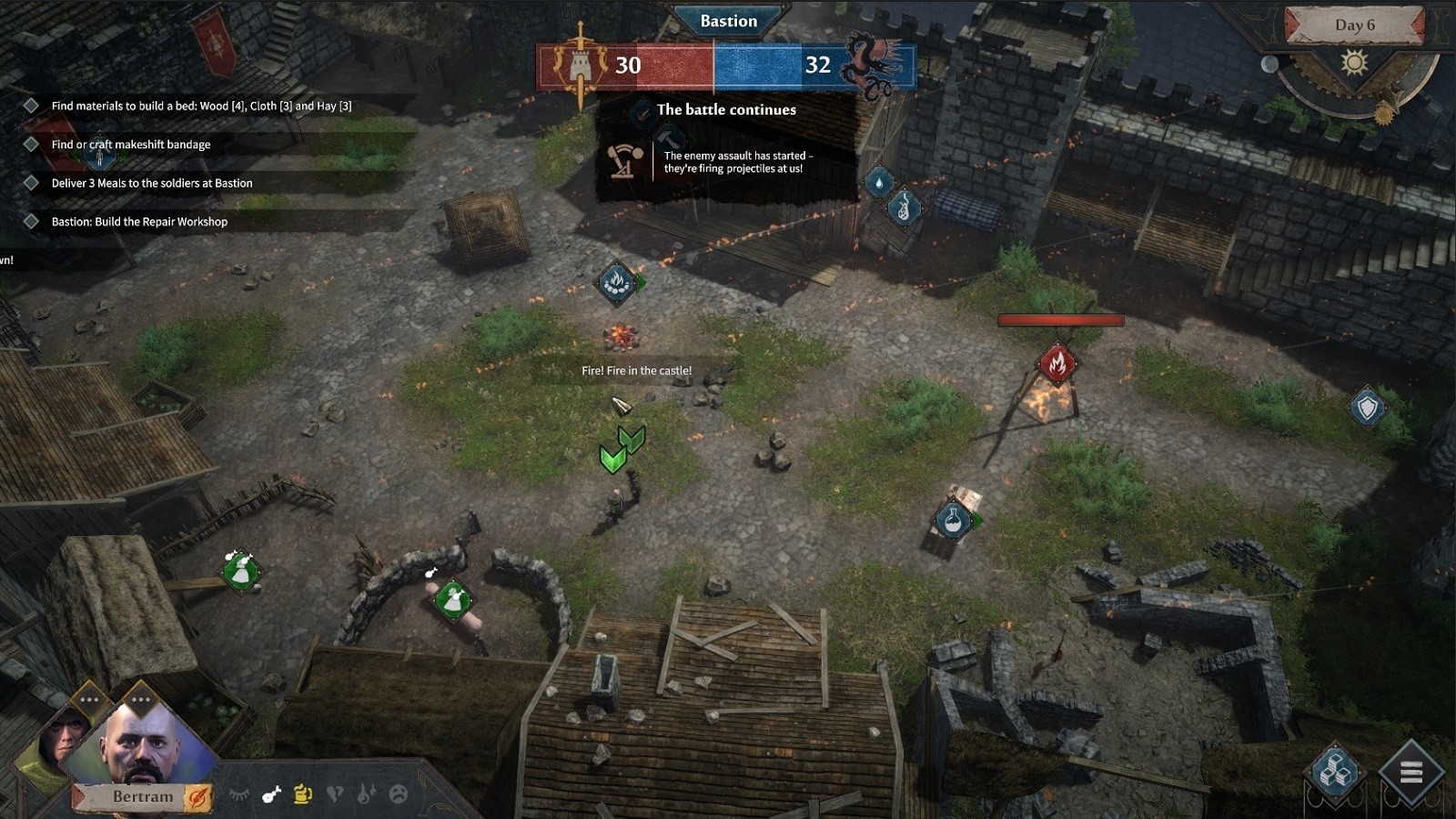Toggle the drumstick hunger icon for Bertram
The width and height of the screenshot is (1456, 819).
[x=269, y=793]
